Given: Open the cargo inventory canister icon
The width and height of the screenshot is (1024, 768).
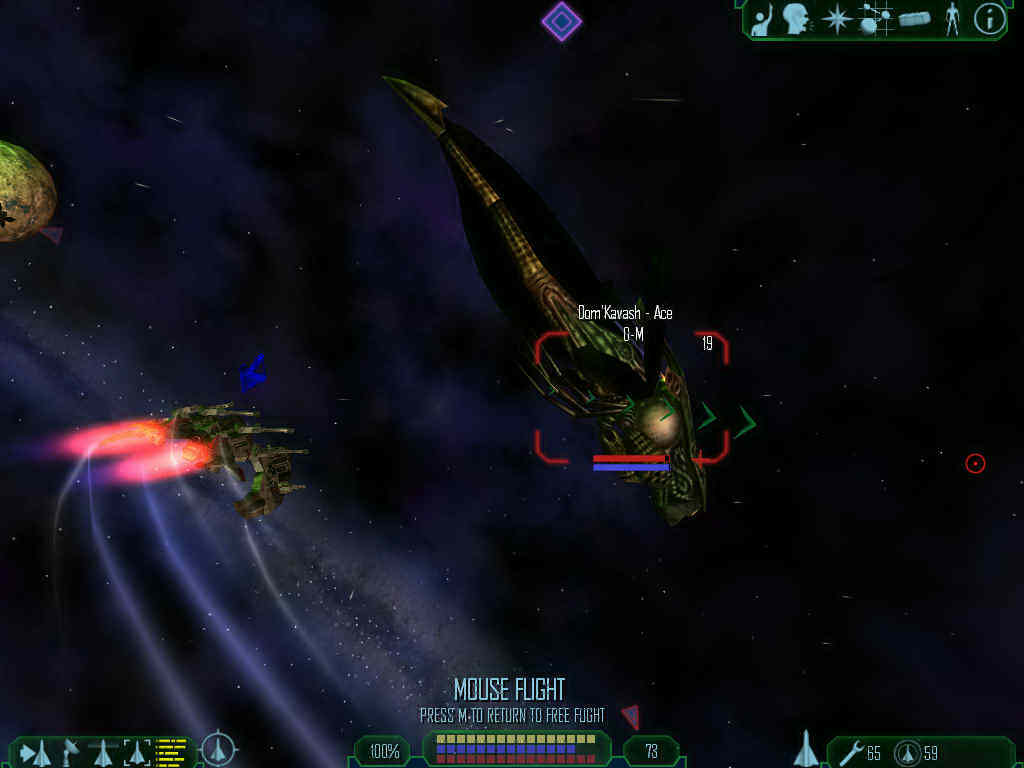Looking at the screenshot, I should point(914,19).
